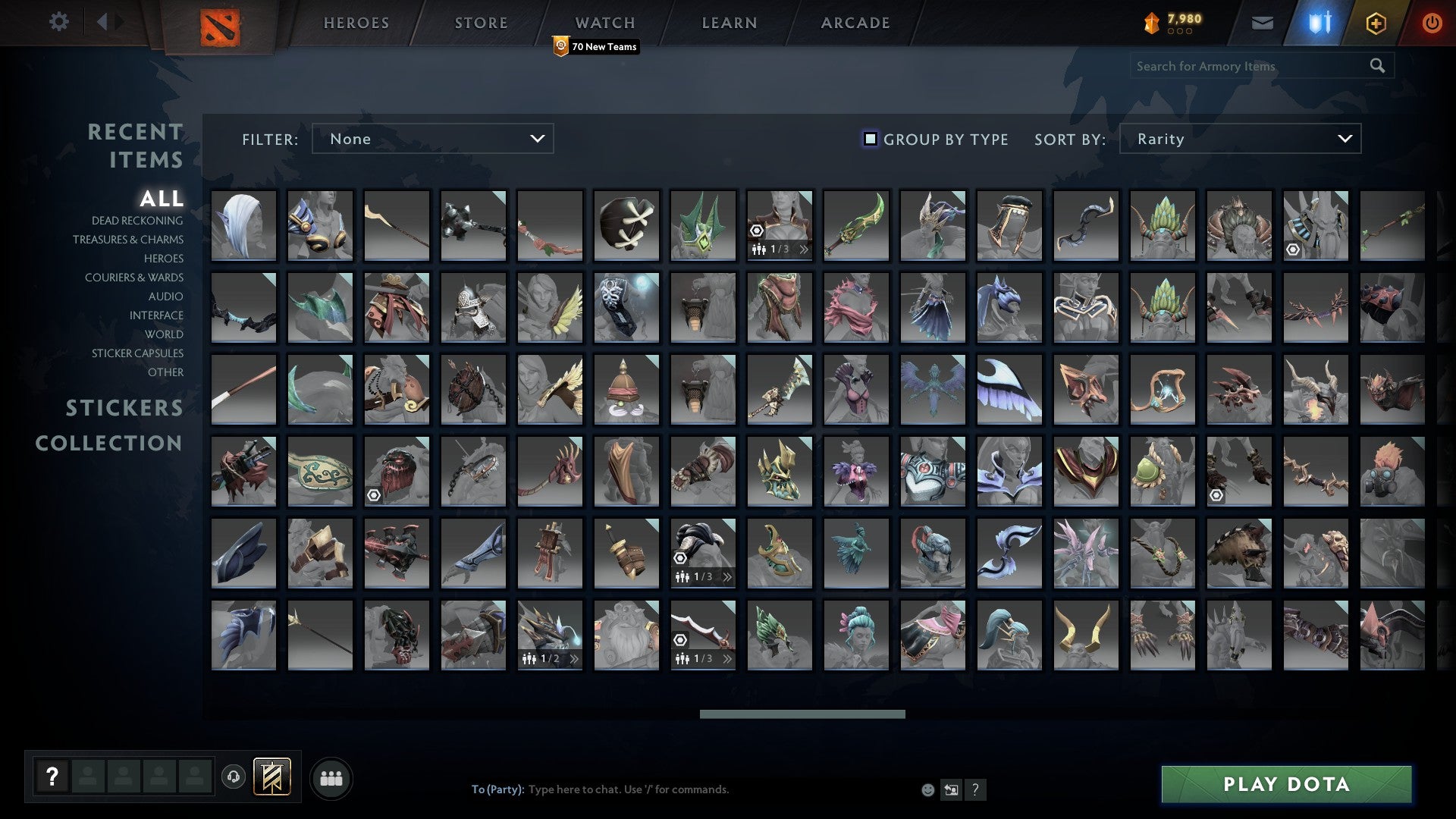This screenshot has height=819, width=1456.
Task: Click the emoticon smiley in the chat bar
Action: pyautogui.click(x=927, y=789)
